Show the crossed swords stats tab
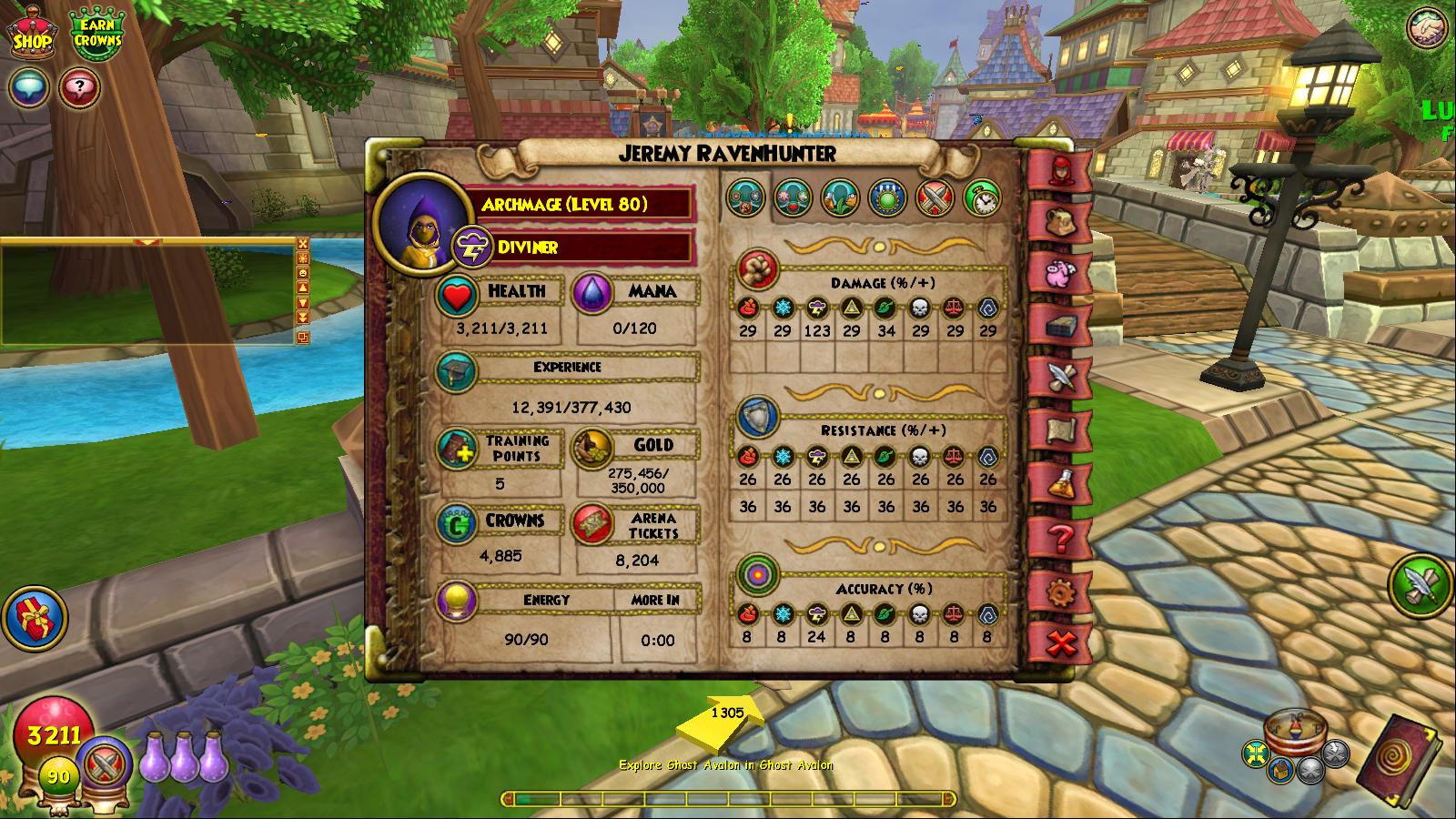1456x819 pixels. pos(935,197)
